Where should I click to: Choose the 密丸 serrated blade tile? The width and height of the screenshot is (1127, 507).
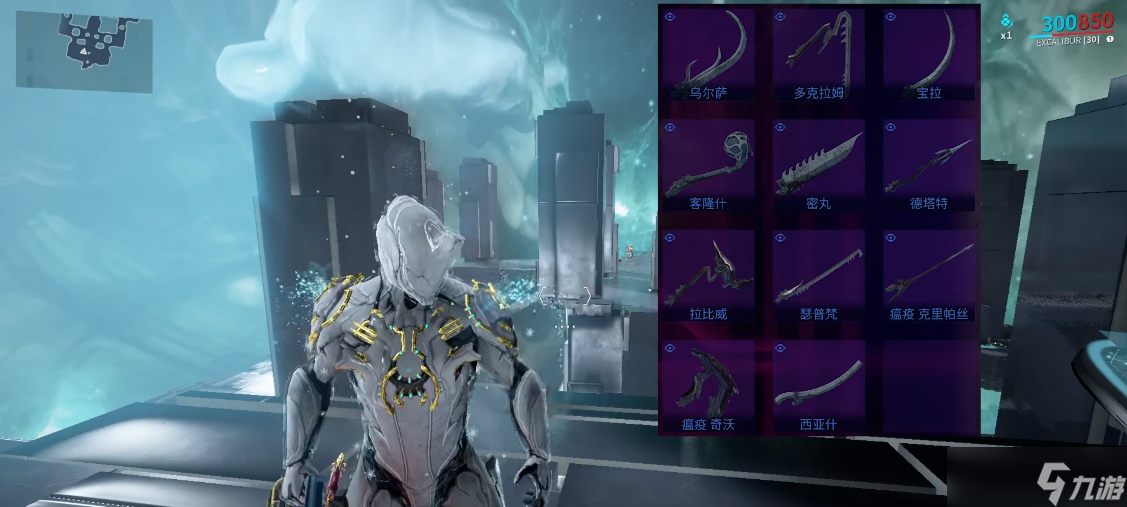pyautogui.click(x=818, y=166)
